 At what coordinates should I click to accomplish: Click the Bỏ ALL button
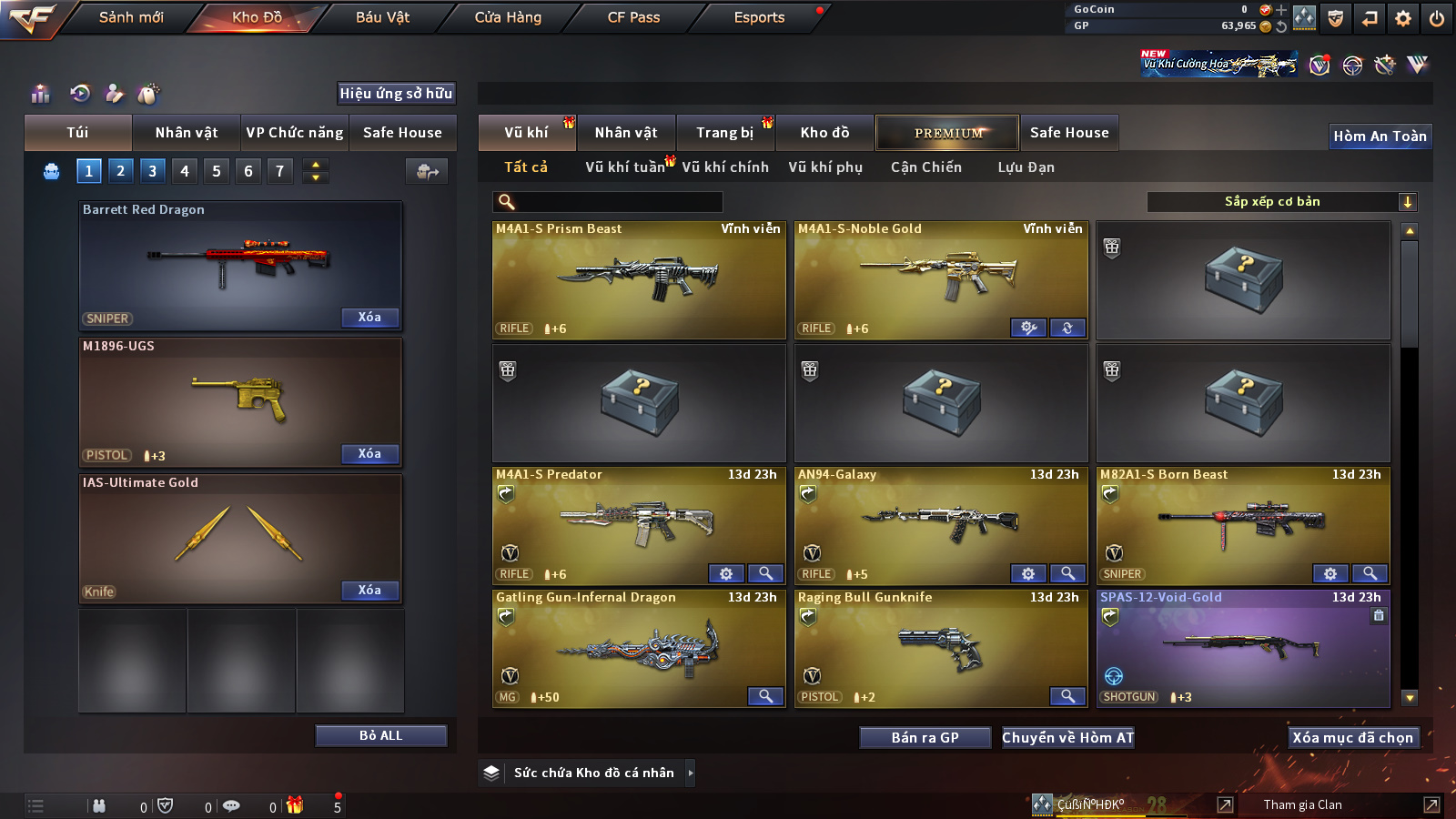click(x=380, y=735)
